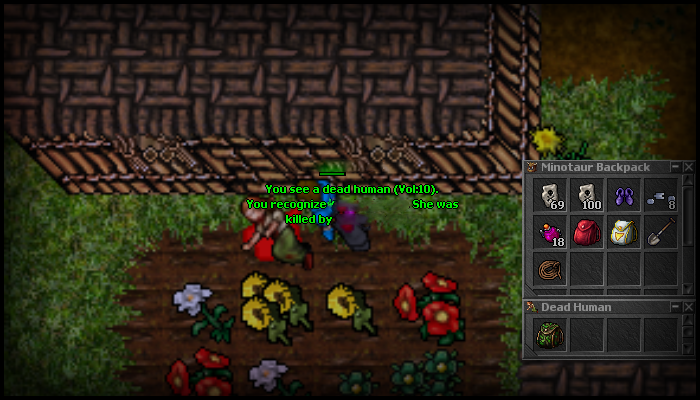This screenshot has height=400, width=700.
Task: Select the rune stack of 69
Action: pos(550,196)
